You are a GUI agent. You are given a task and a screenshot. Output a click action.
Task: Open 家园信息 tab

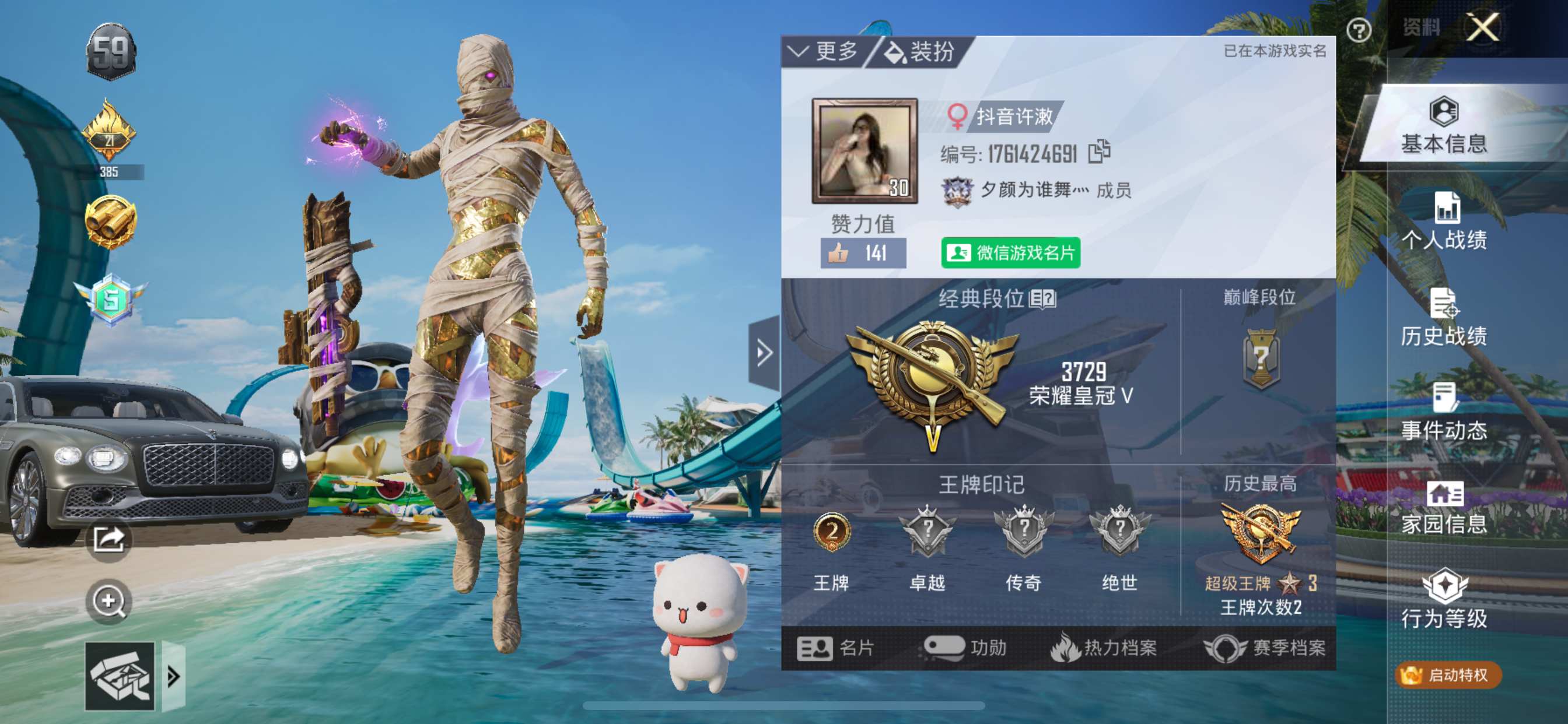[x=1444, y=507]
